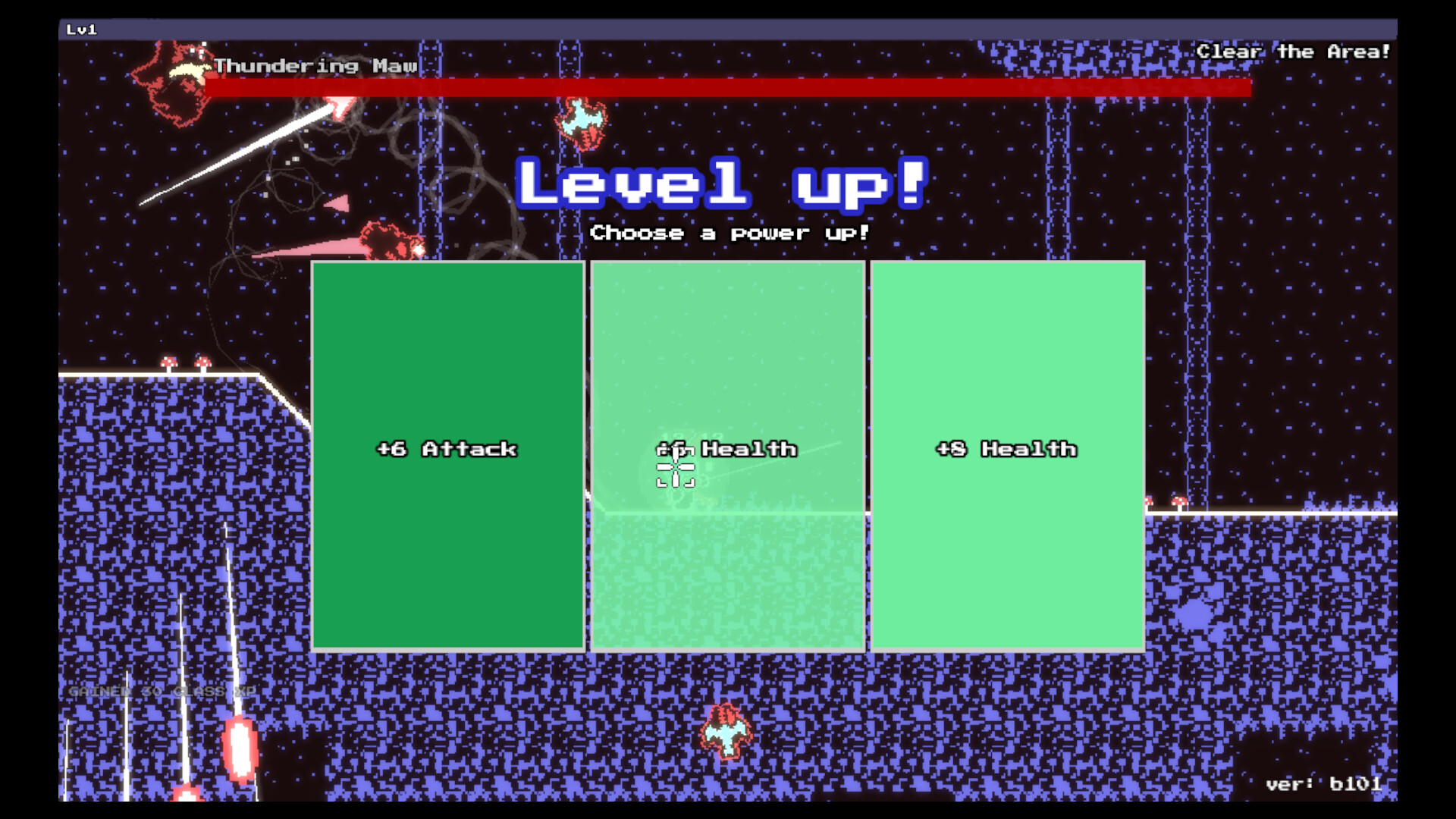The image size is (1456, 819).
Task: Click the ver: b101 version text
Action: (1326, 783)
